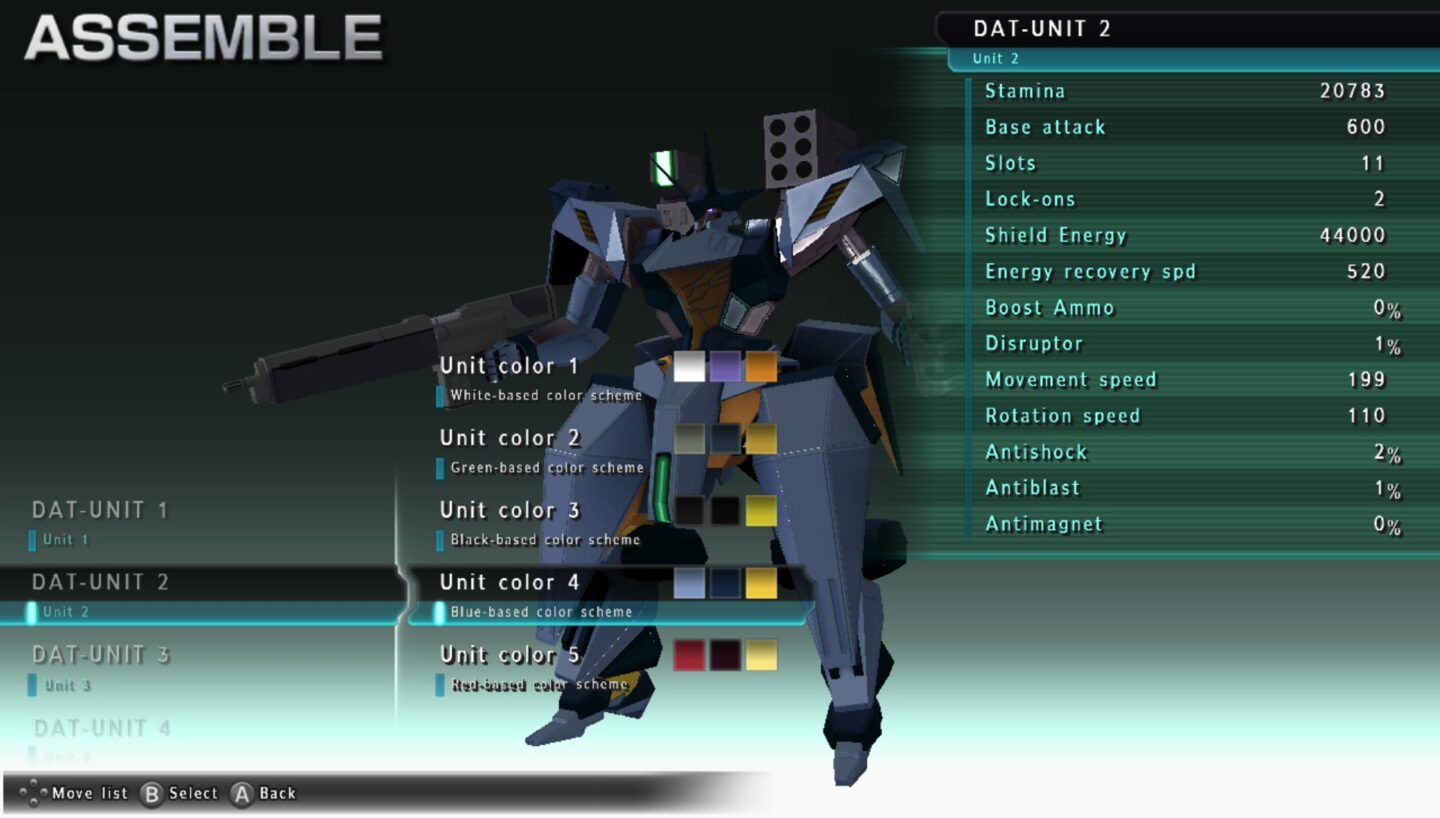Select the red swatch in Unit color 5
The height and width of the screenshot is (818, 1440).
(x=690, y=655)
